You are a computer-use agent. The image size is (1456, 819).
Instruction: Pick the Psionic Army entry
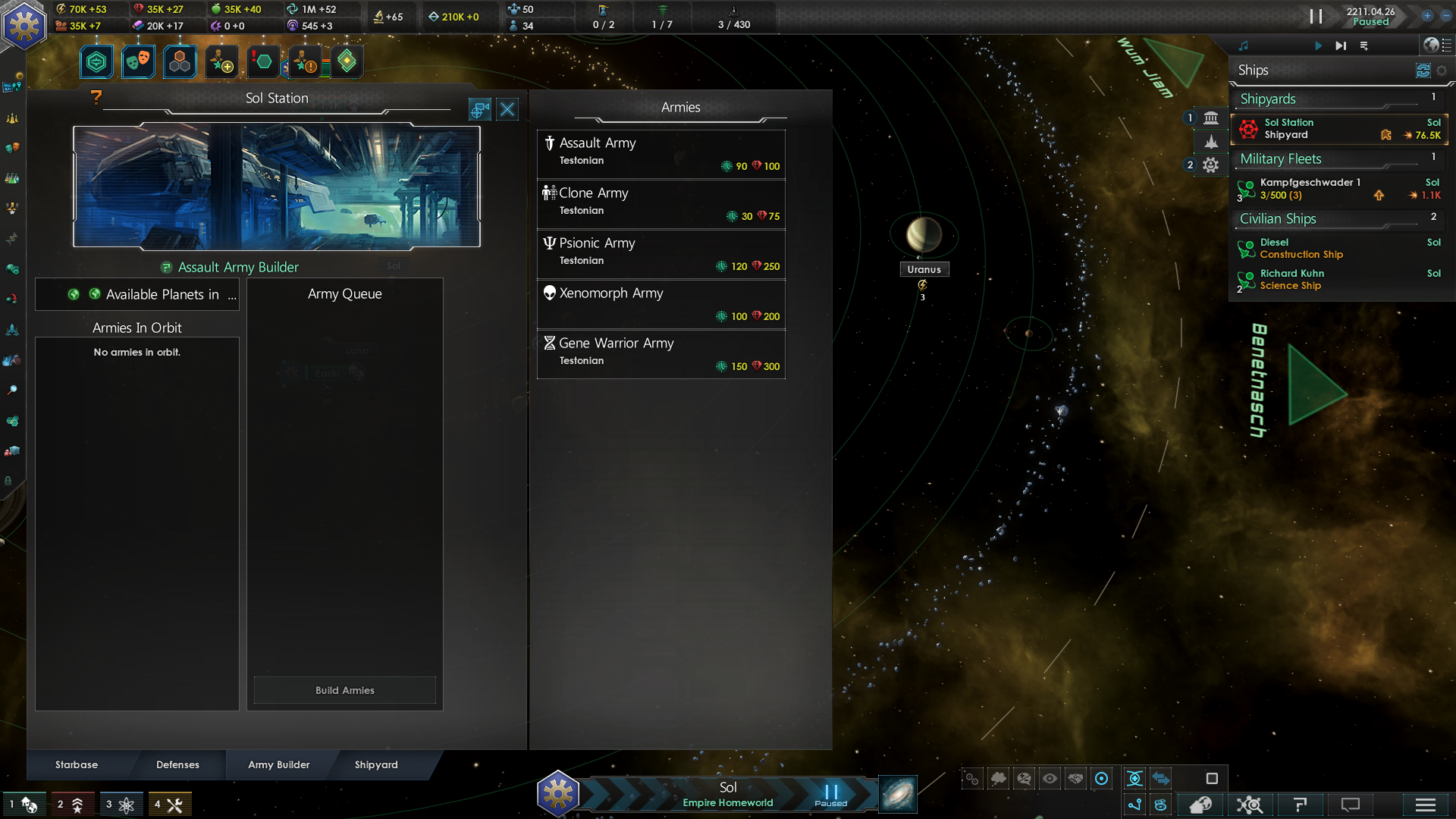(x=661, y=253)
